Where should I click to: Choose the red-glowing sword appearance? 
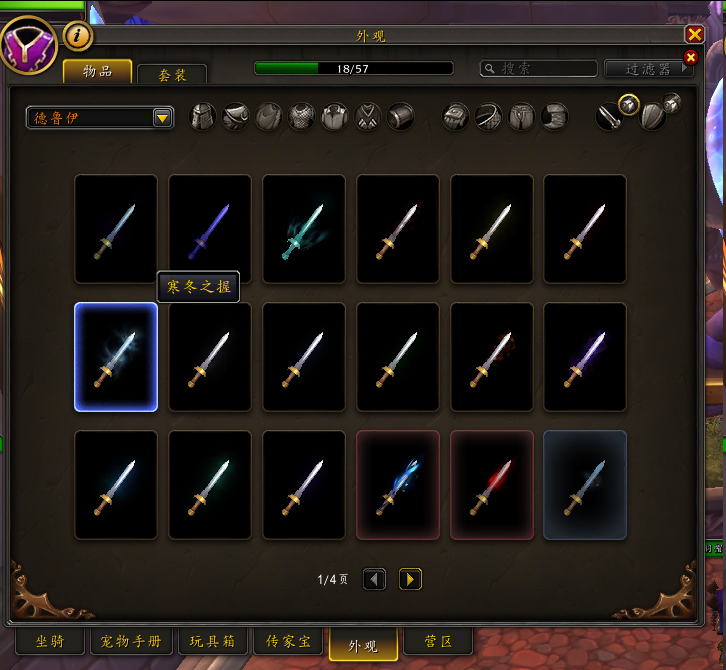(492, 485)
